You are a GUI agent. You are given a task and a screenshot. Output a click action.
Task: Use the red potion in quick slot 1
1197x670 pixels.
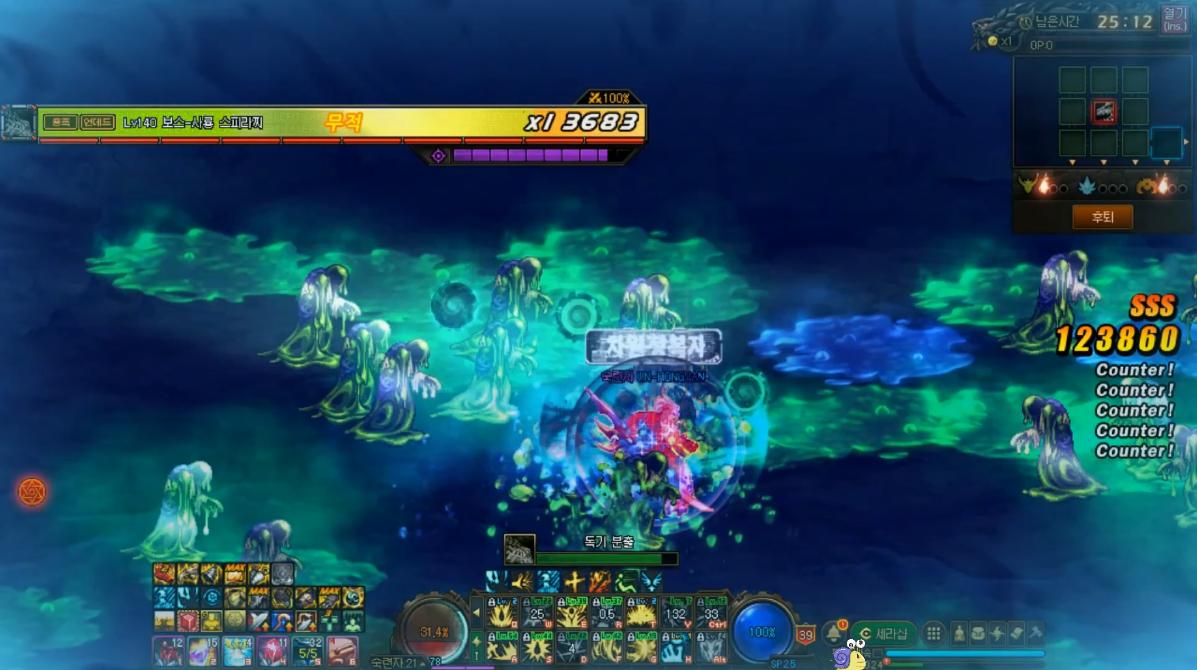click(169, 651)
